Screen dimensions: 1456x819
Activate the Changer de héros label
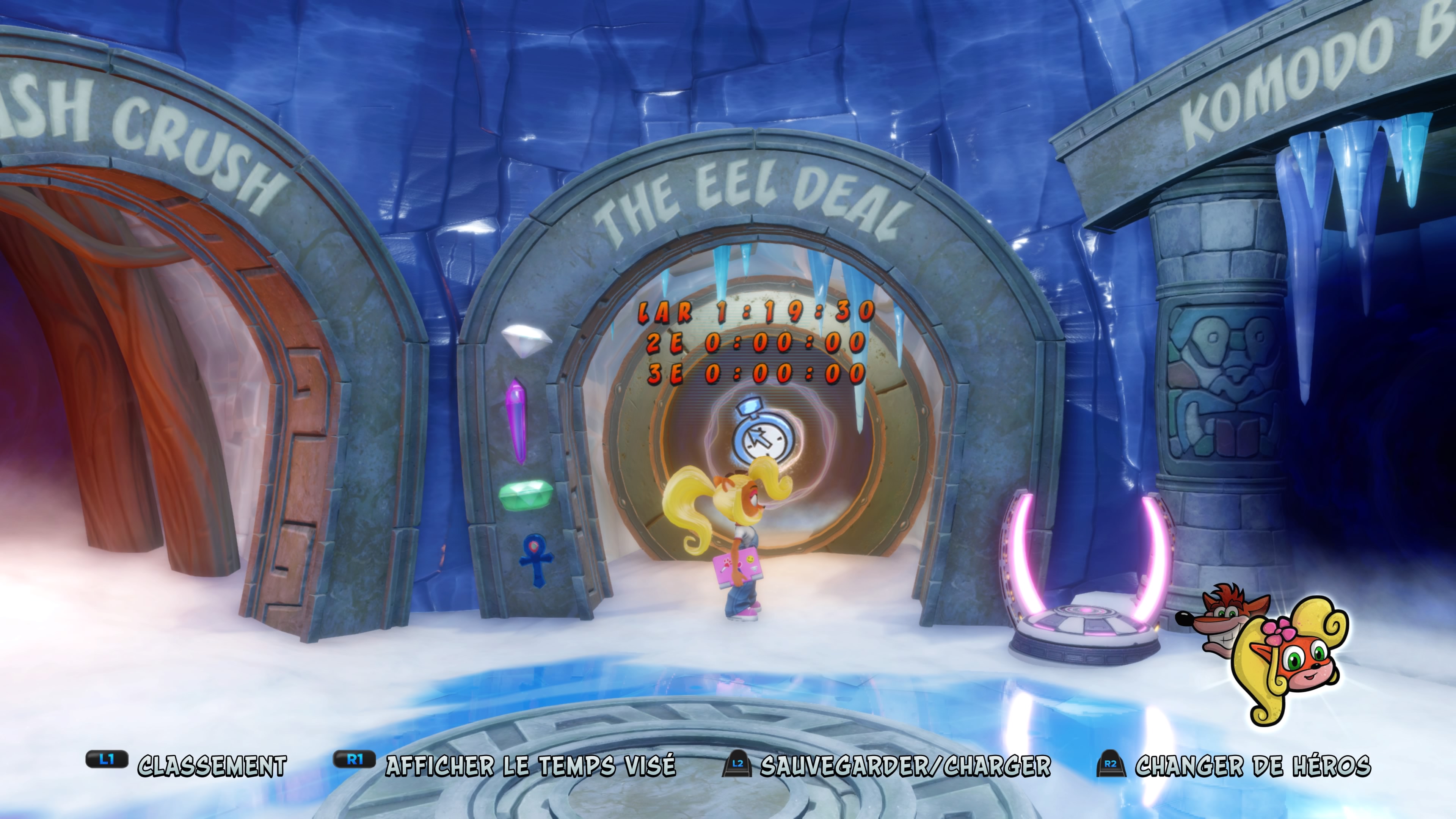(1252, 766)
